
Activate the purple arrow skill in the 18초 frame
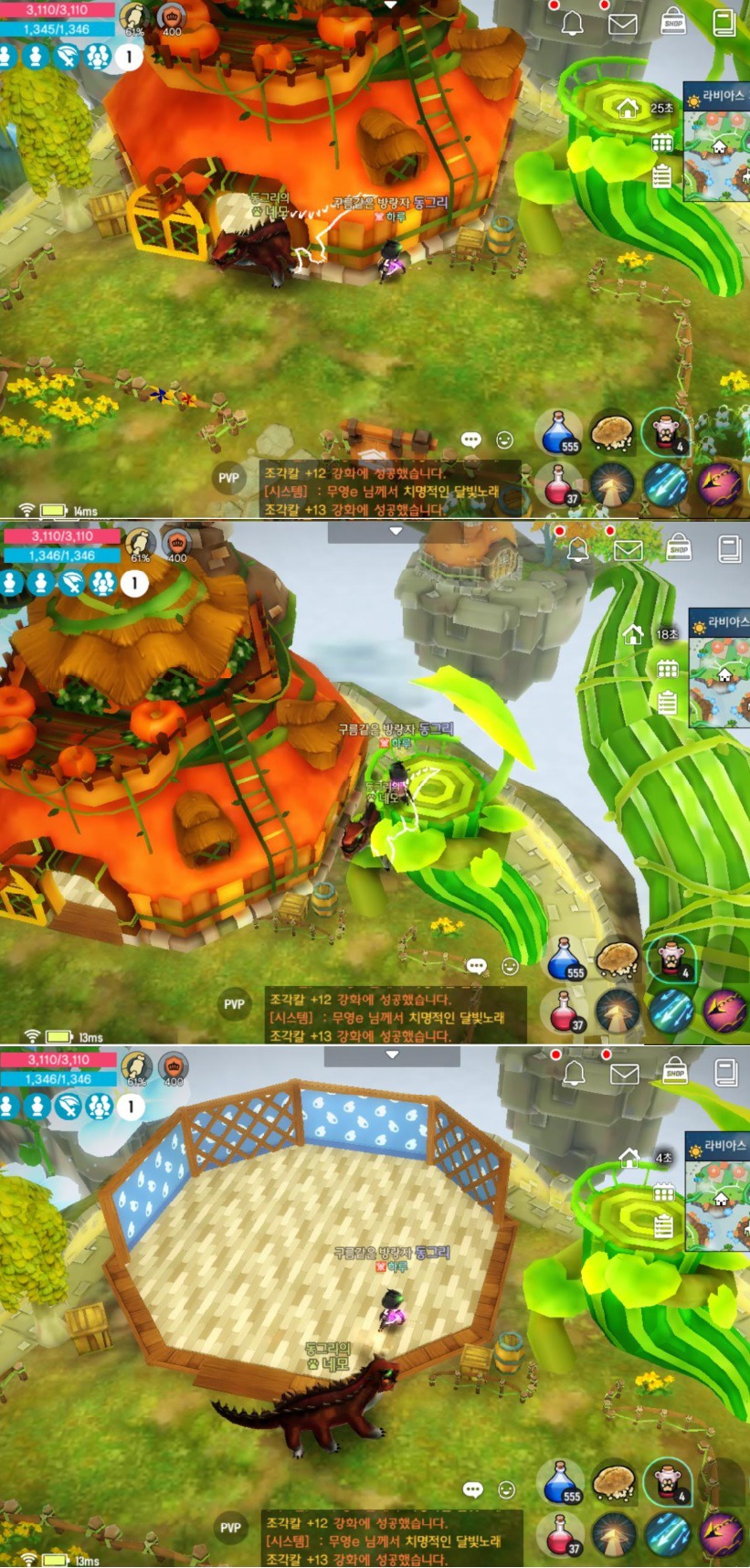[x=724, y=1011]
